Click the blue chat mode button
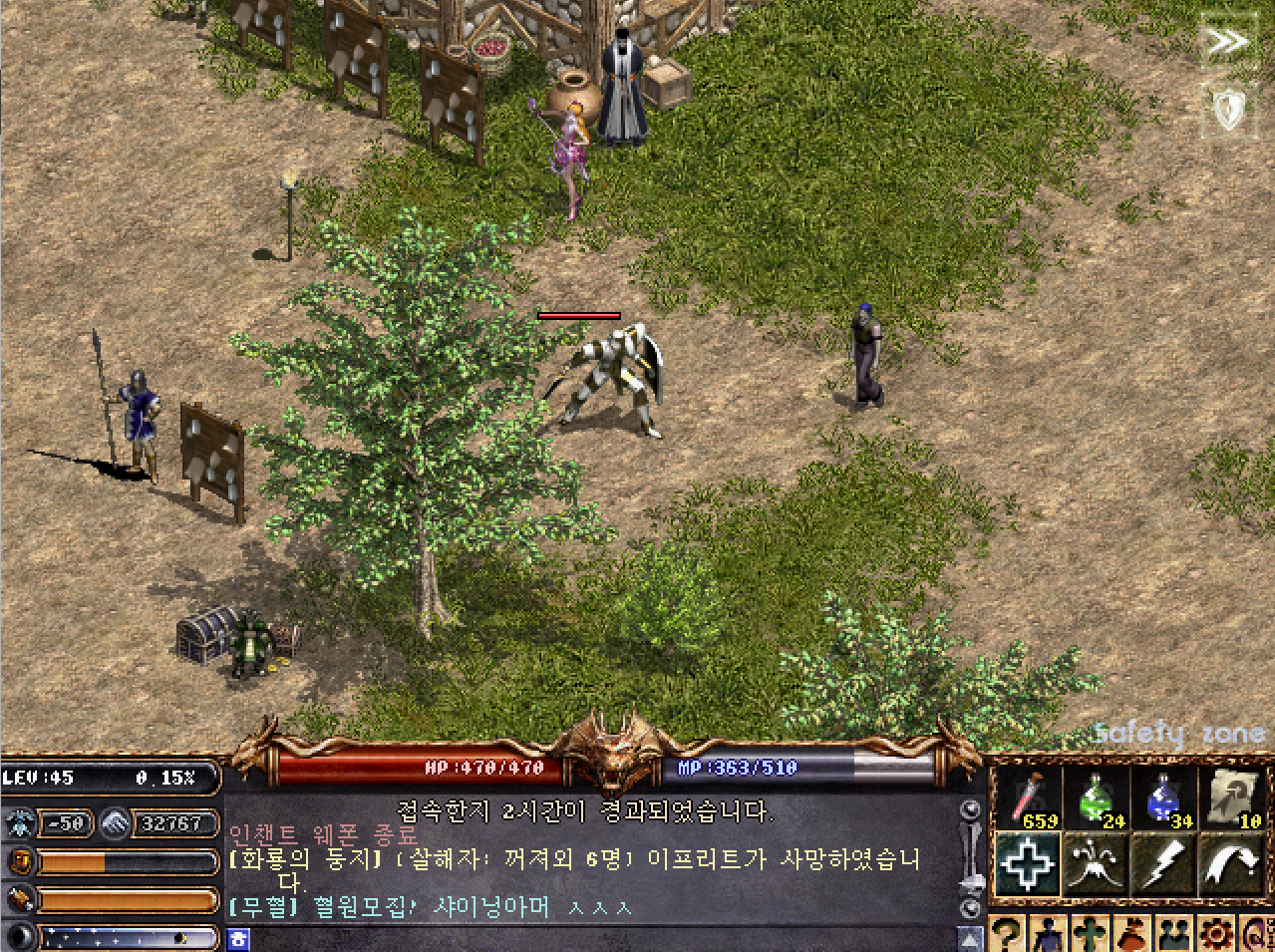The image size is (1275, 952). 238,939
